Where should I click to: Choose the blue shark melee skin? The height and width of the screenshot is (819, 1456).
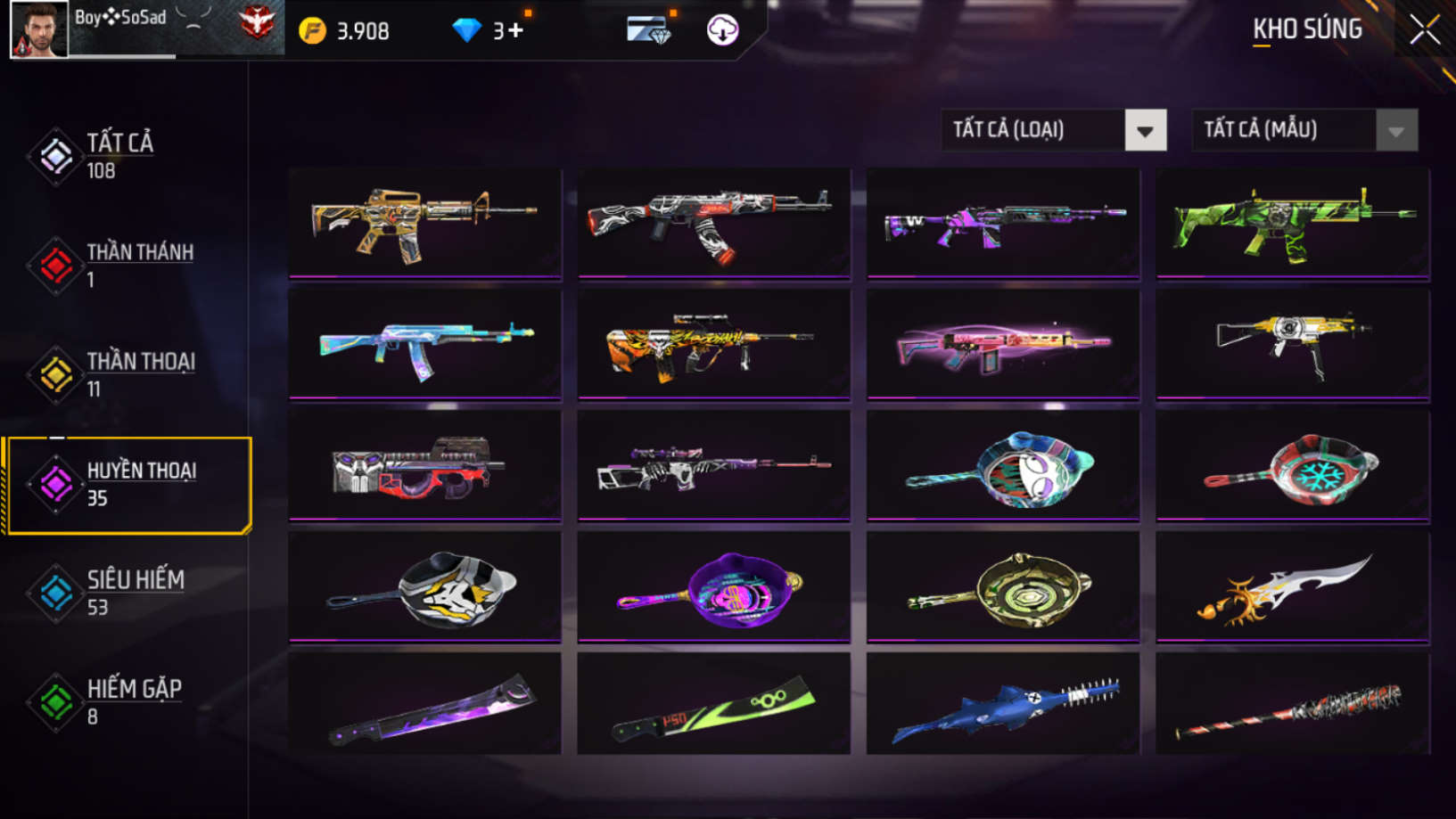point(1003,705)
